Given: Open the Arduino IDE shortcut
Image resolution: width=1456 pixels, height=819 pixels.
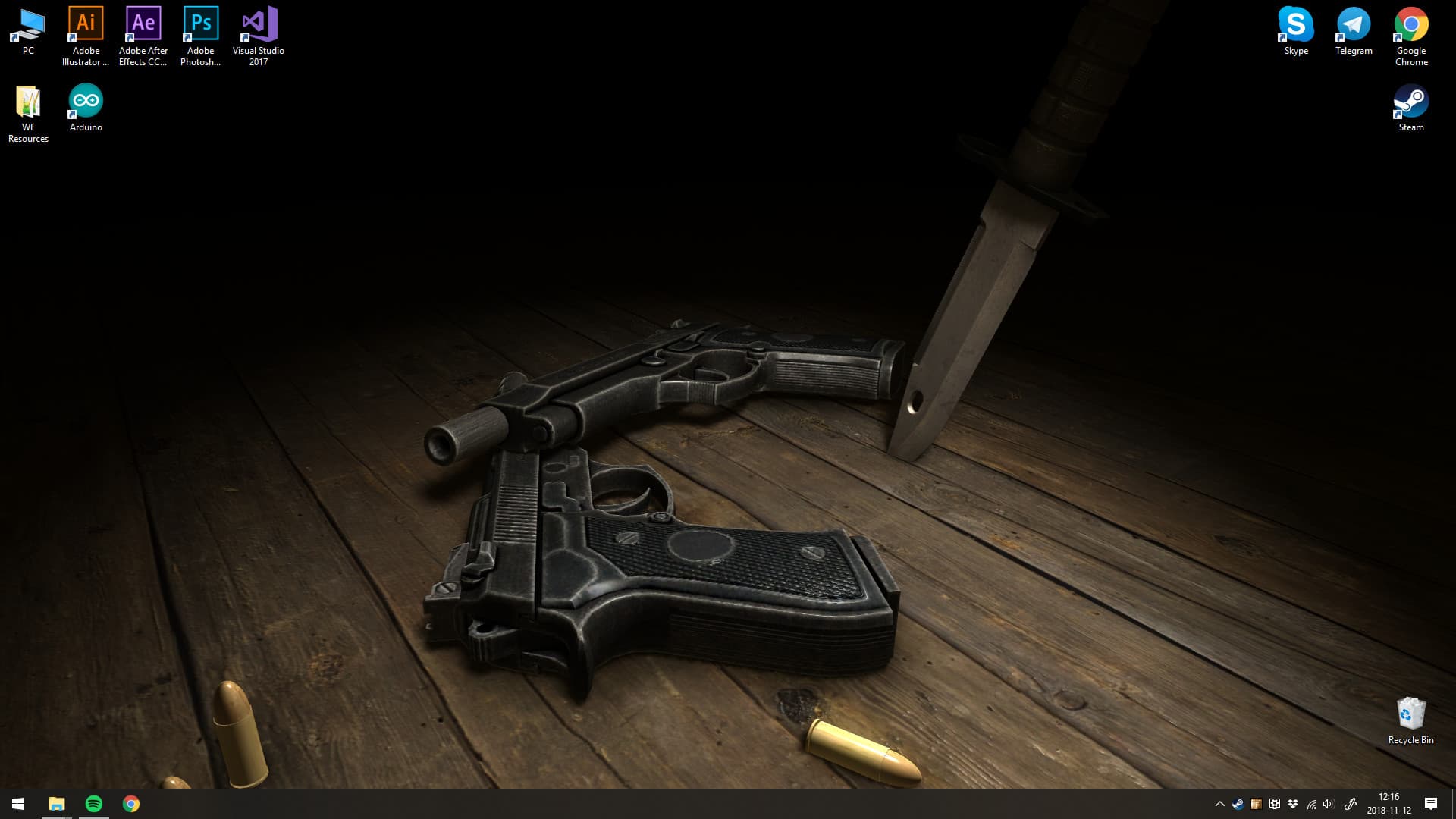Looking at the screenshot, I should click(x=85, y=99).
